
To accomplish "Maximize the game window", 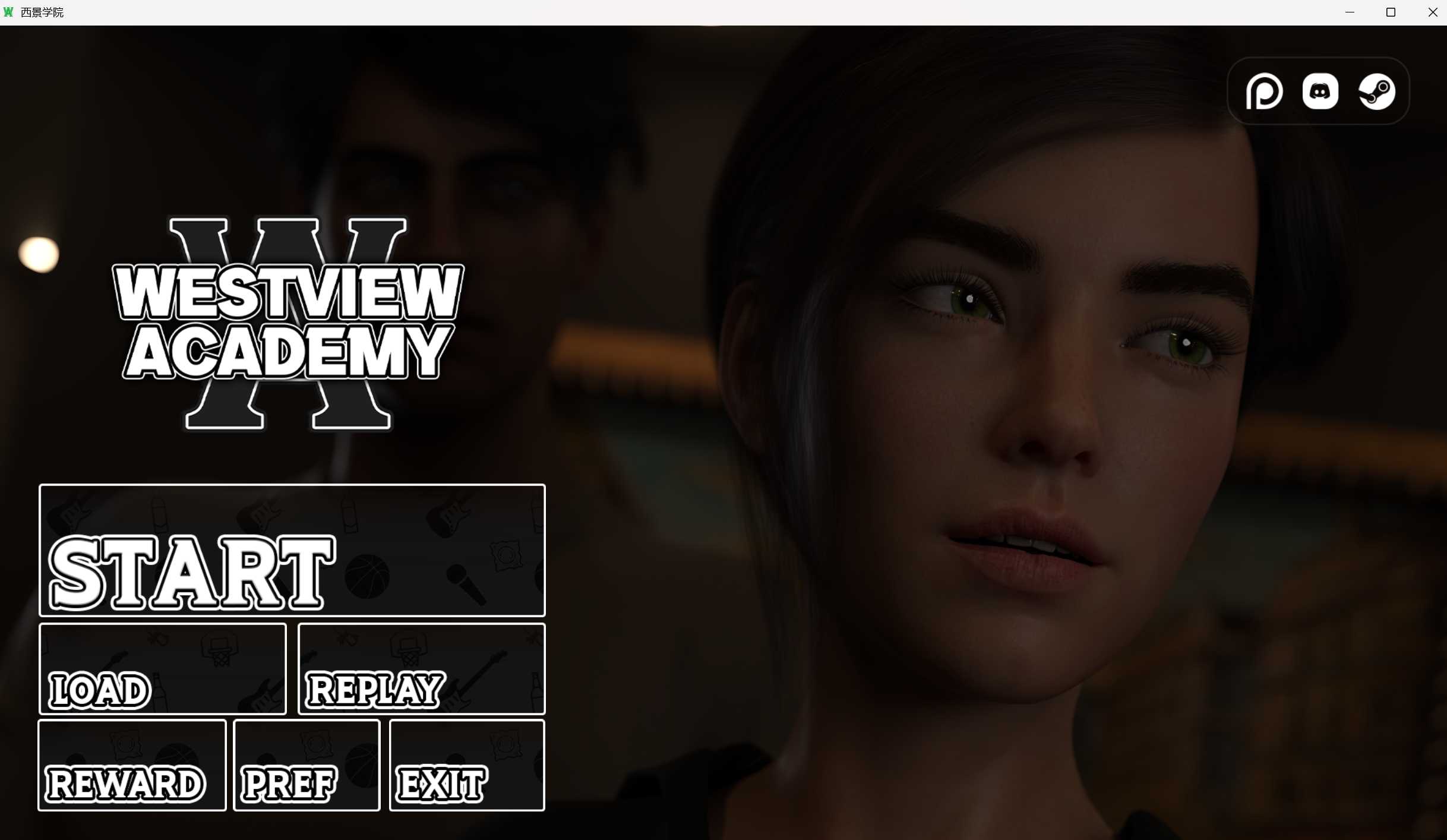I will pos(1390,12).
